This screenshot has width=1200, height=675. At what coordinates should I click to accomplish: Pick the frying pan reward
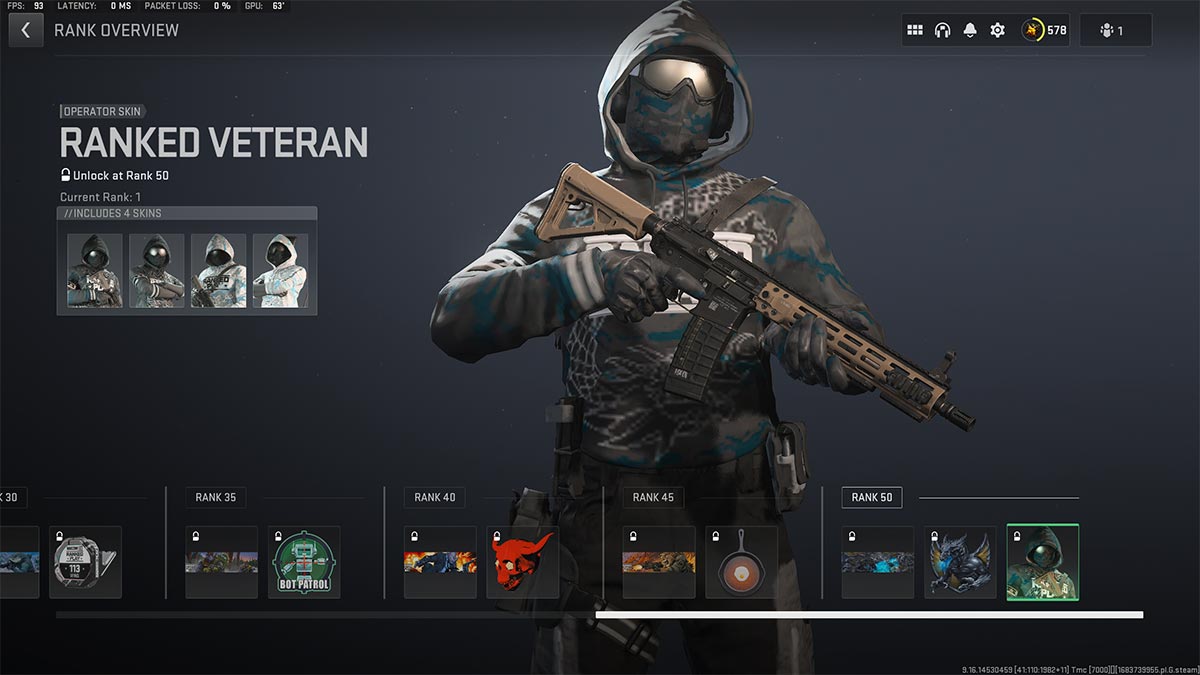tap(741, 562)
